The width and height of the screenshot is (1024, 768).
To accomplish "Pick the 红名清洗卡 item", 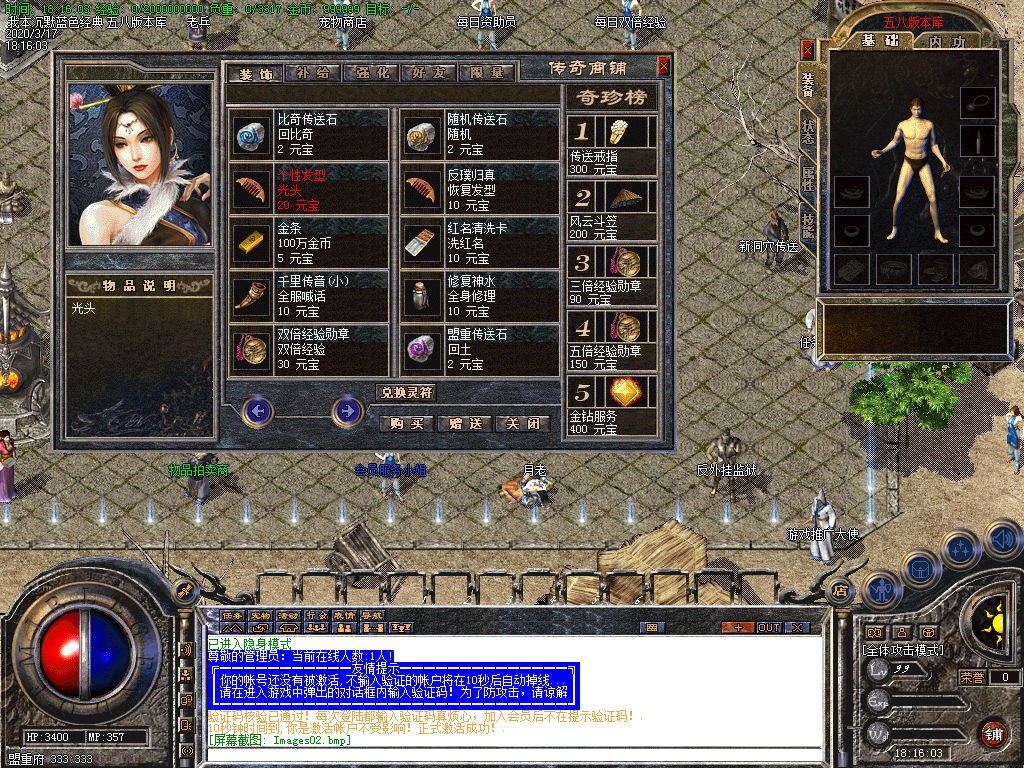I will tap(480, 242).
